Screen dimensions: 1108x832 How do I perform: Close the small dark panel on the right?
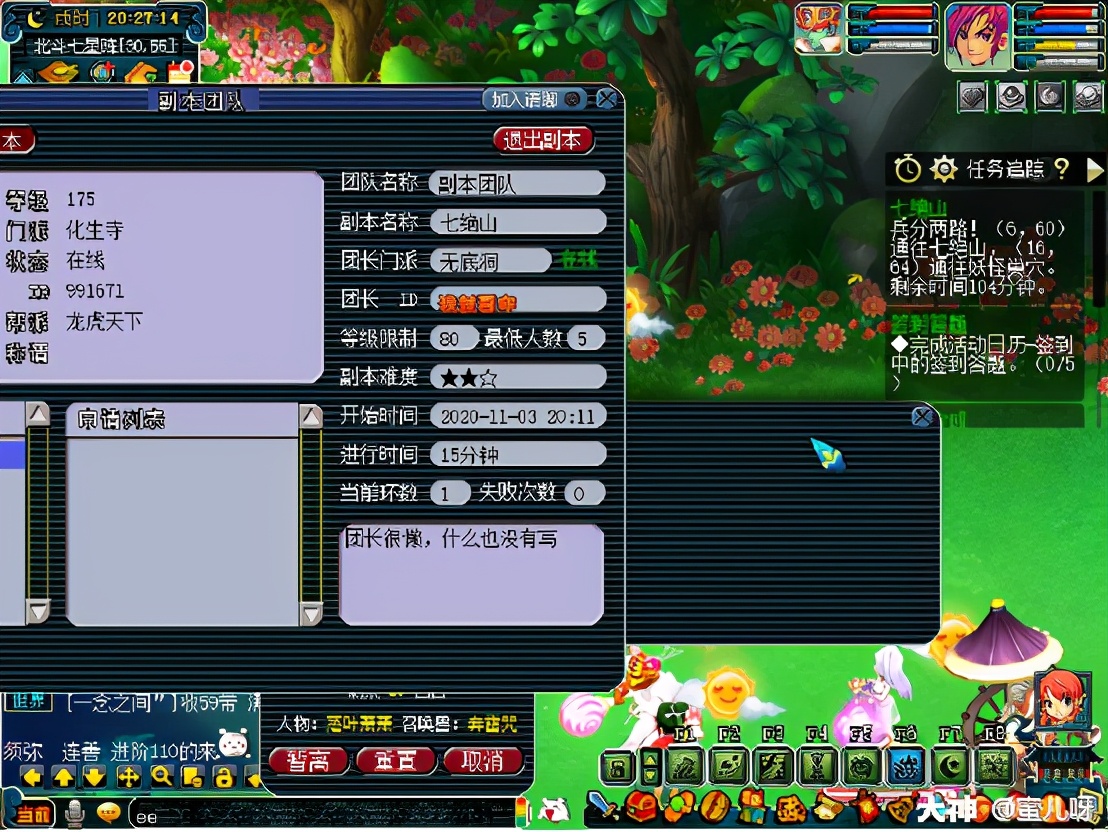coord(923,416)
